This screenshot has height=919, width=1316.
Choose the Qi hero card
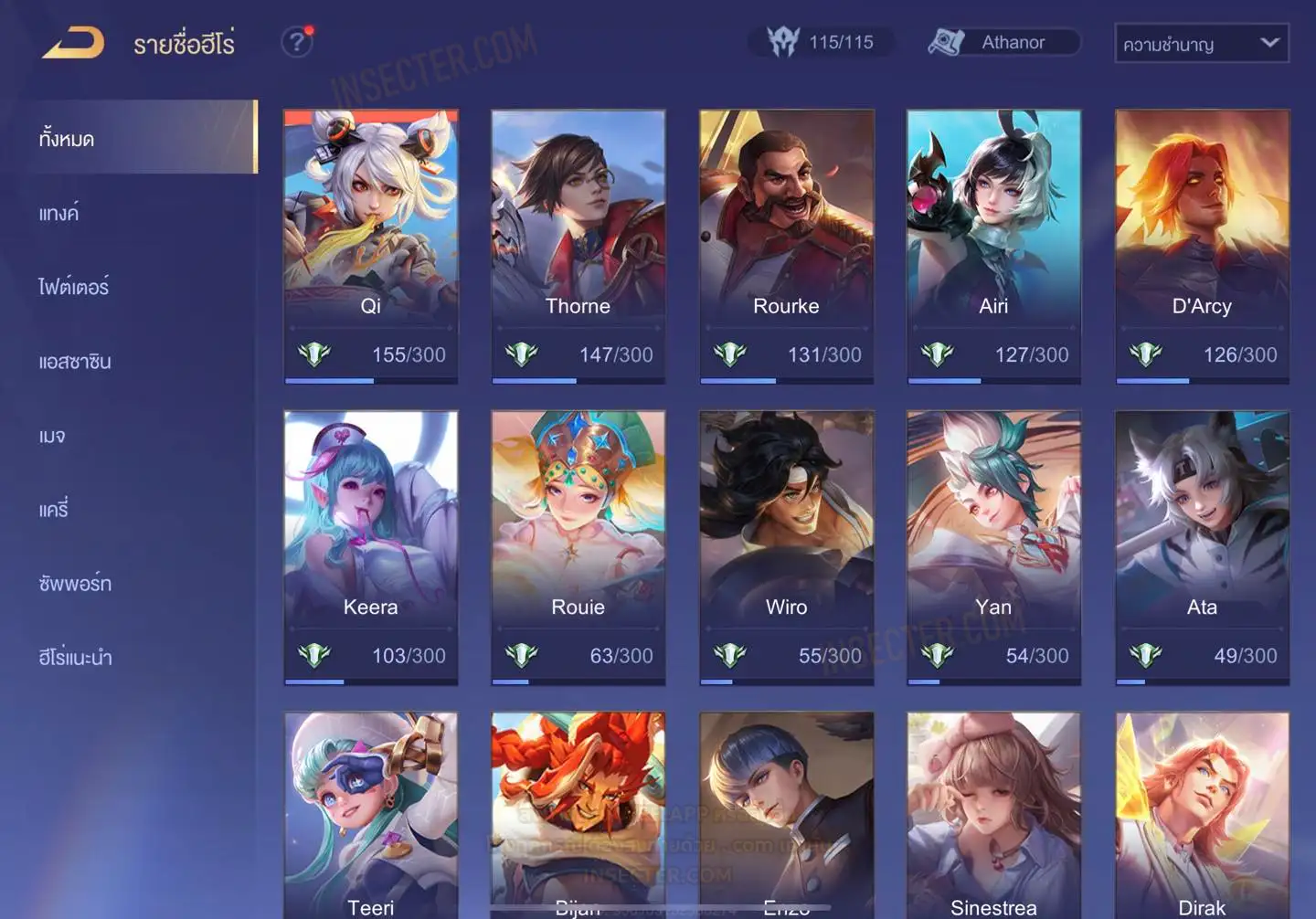370,245
